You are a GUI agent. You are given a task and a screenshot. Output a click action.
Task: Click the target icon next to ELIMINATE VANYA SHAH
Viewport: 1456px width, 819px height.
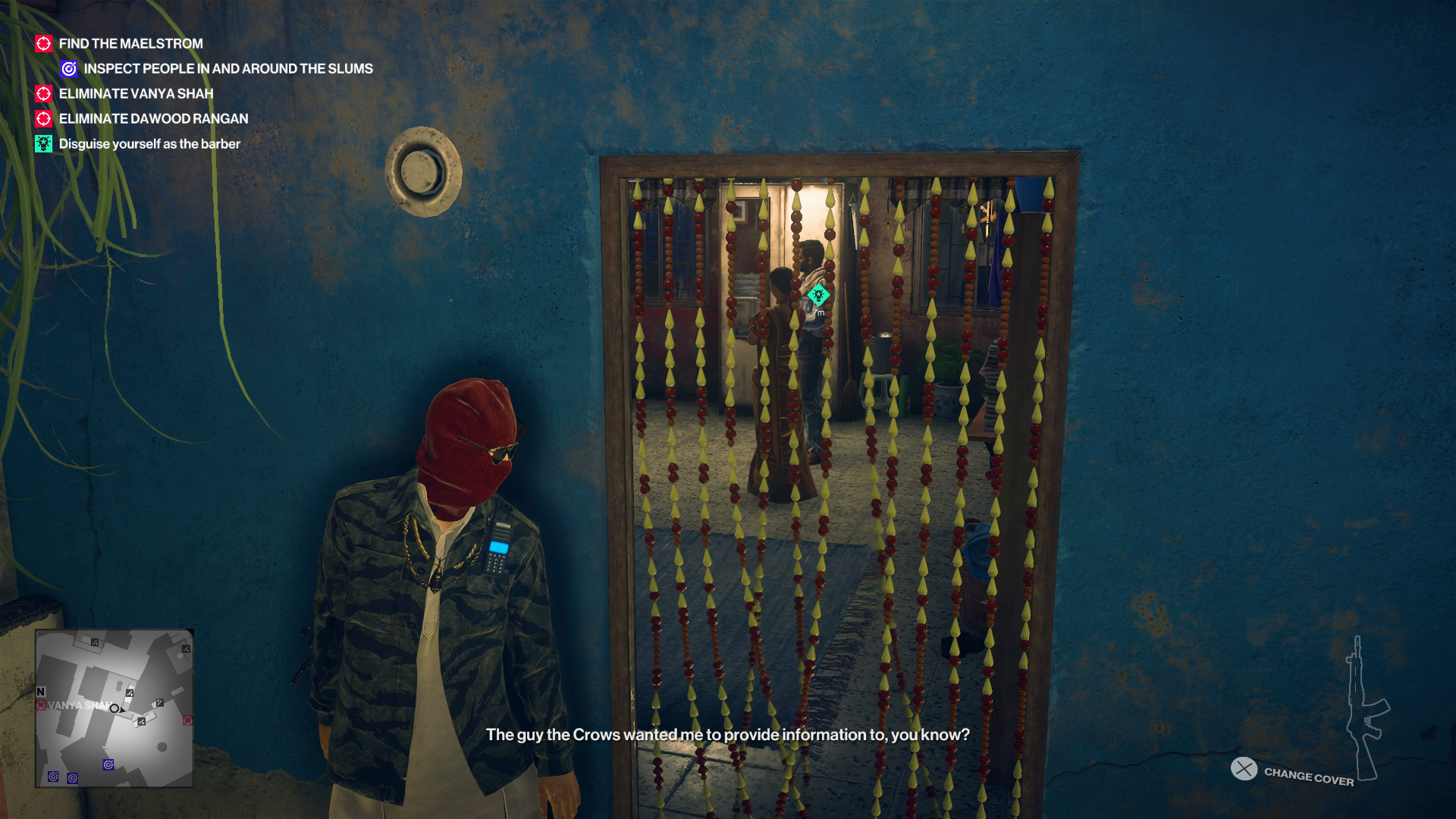43,93
